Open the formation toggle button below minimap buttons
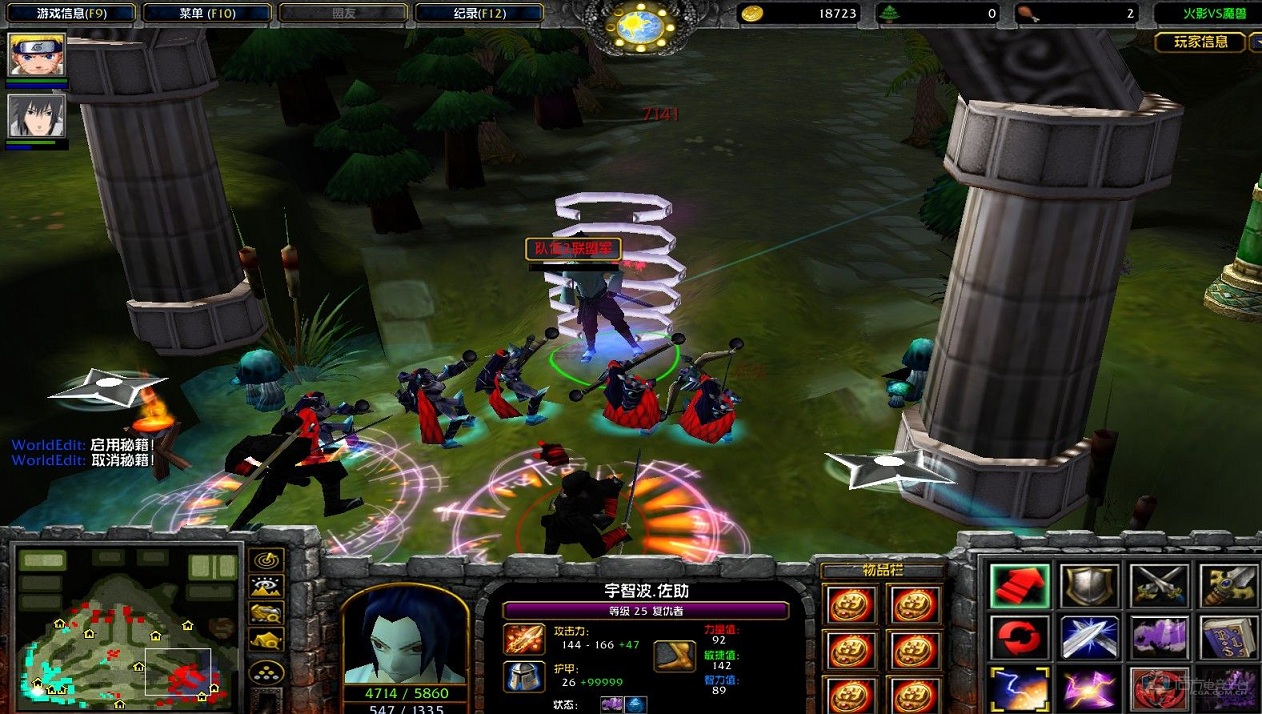 tap(267, 672)
